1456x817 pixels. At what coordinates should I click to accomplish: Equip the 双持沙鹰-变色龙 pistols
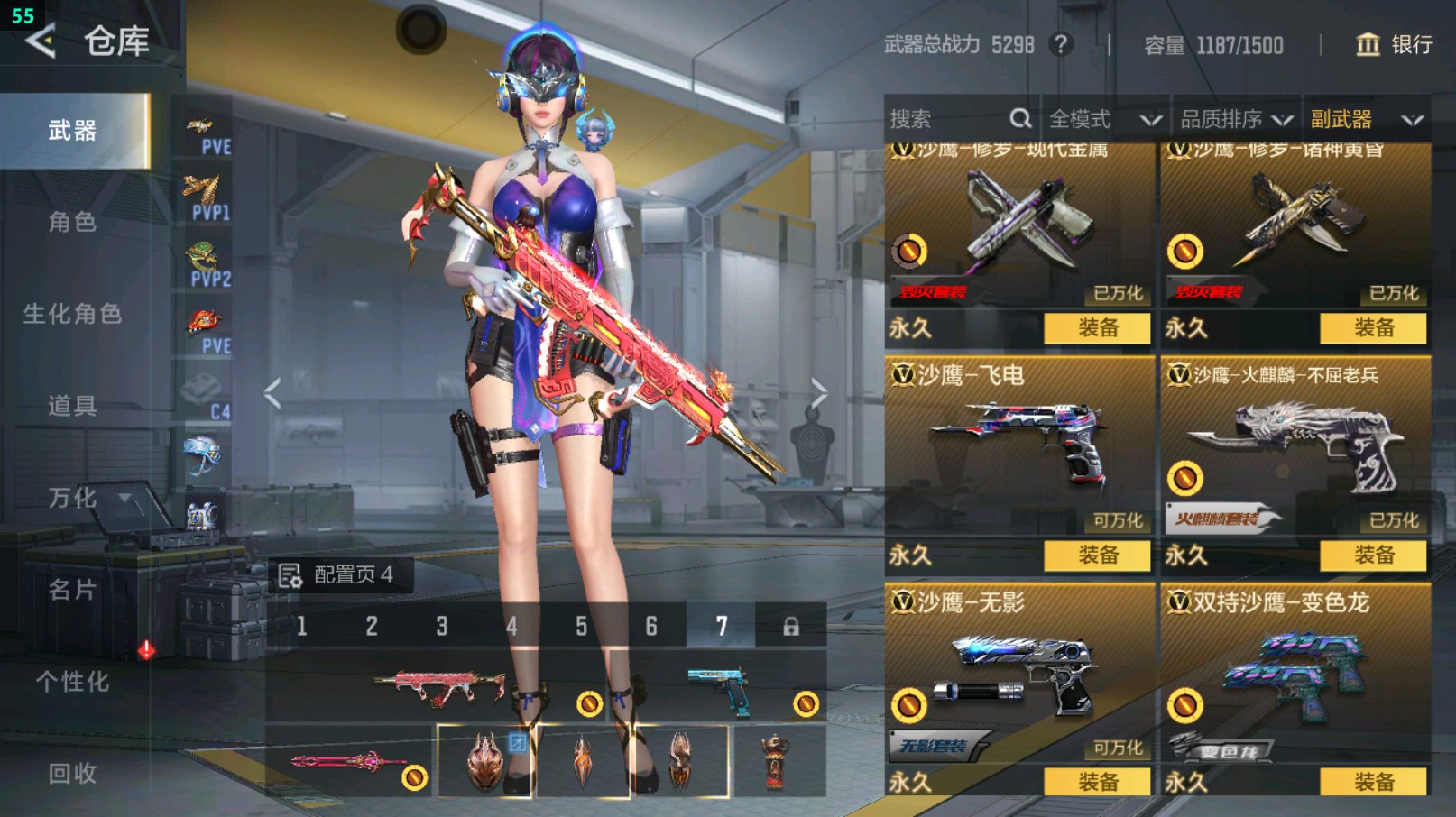pyautogui.click(x=1373, y=782)
